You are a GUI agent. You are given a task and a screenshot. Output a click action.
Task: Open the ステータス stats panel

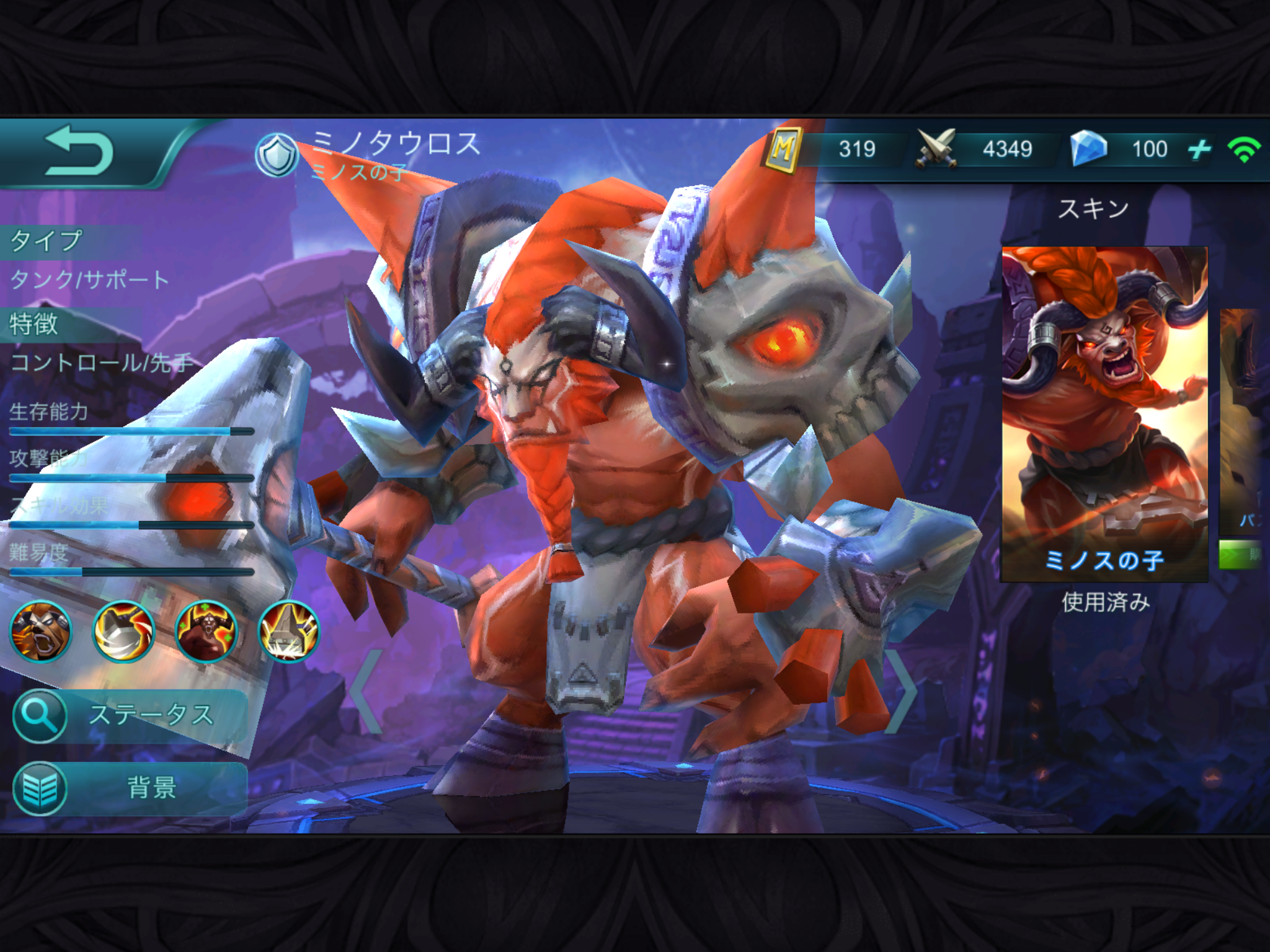130,716
